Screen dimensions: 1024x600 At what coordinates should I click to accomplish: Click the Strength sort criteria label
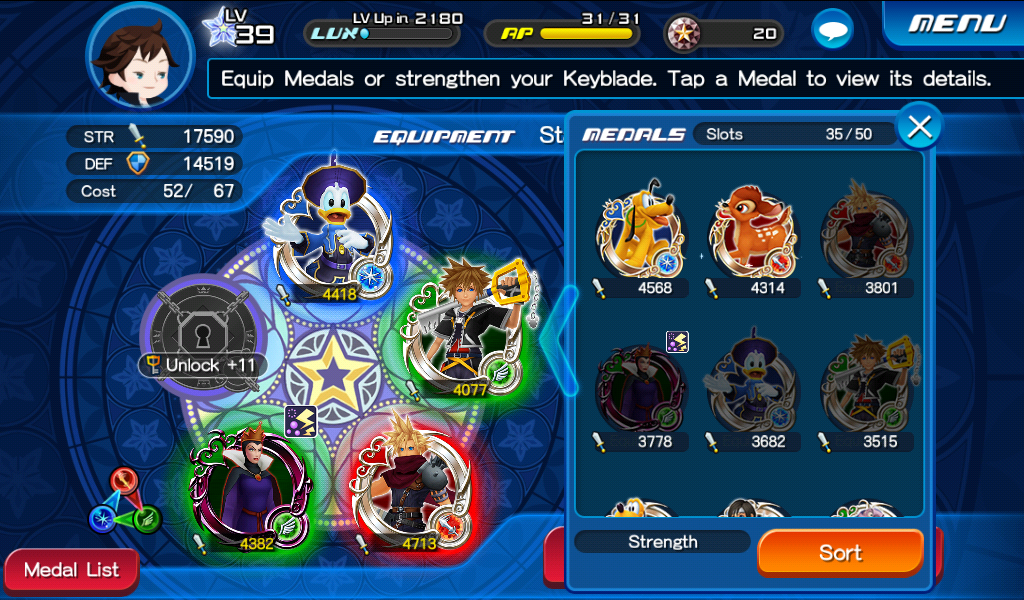[x=662, y=542]
